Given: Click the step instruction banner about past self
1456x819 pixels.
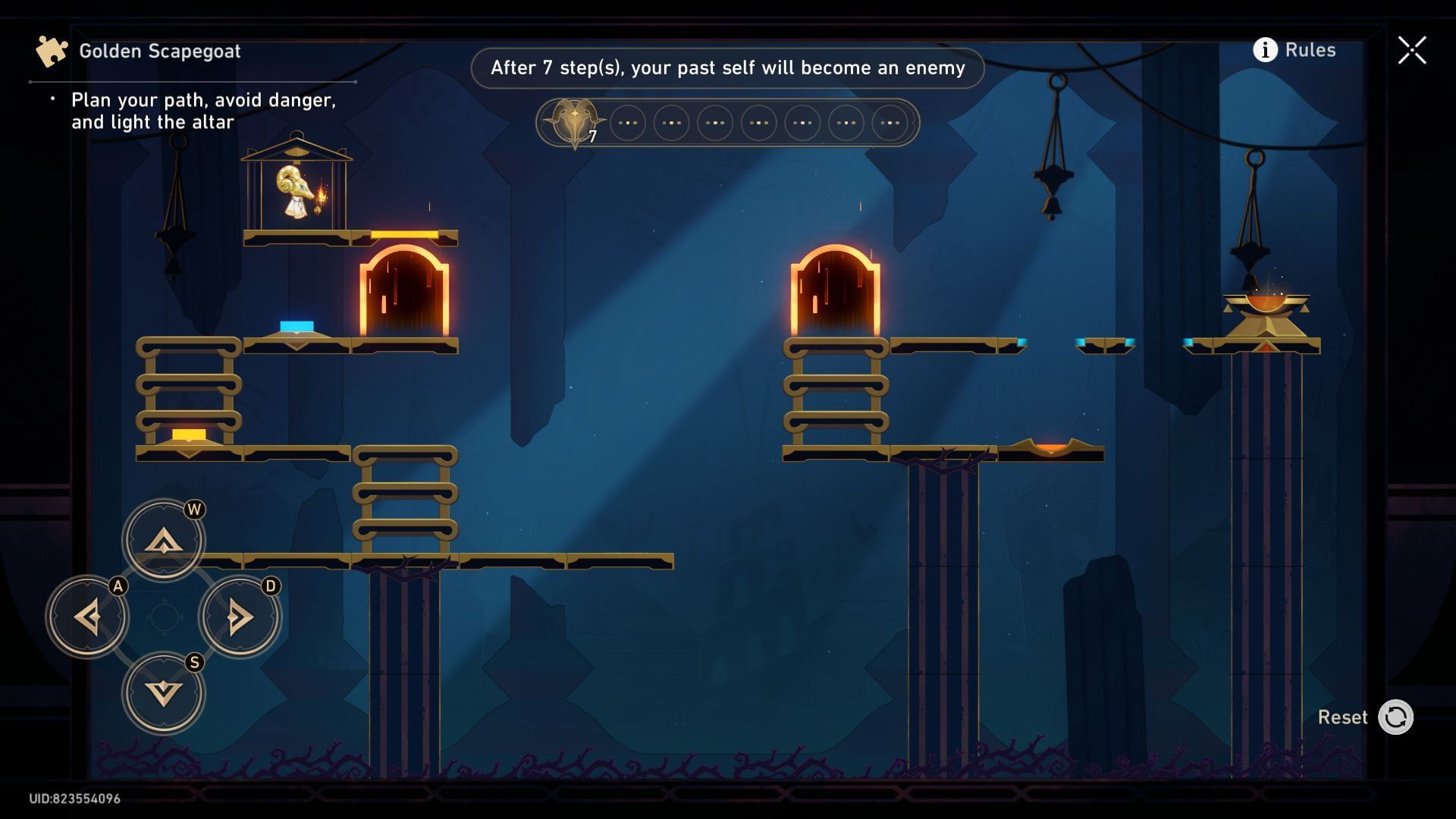Looking at the screenshot, I should pyautogui.click(x=728, y=67).
